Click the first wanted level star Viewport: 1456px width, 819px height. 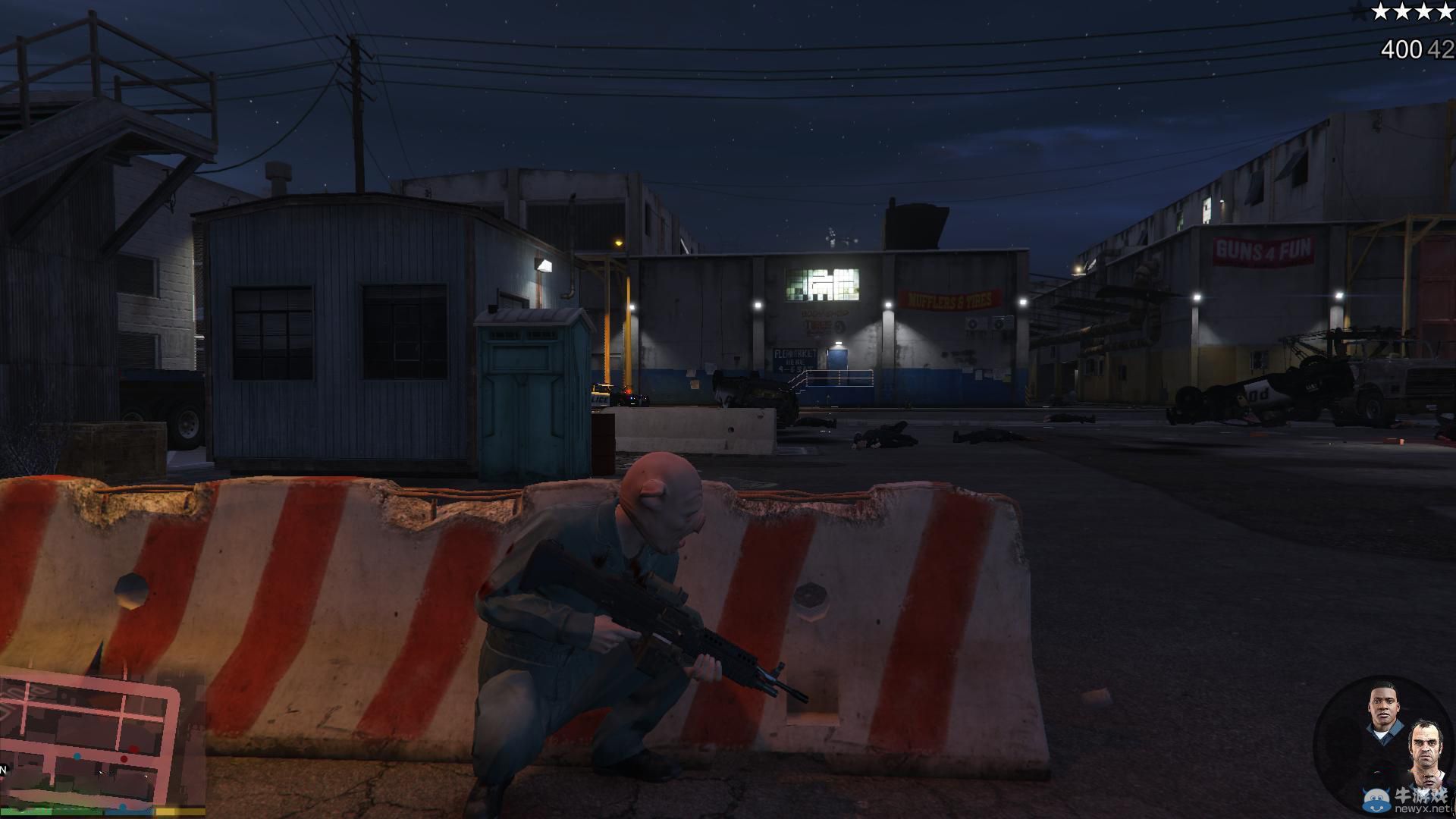1381,11
